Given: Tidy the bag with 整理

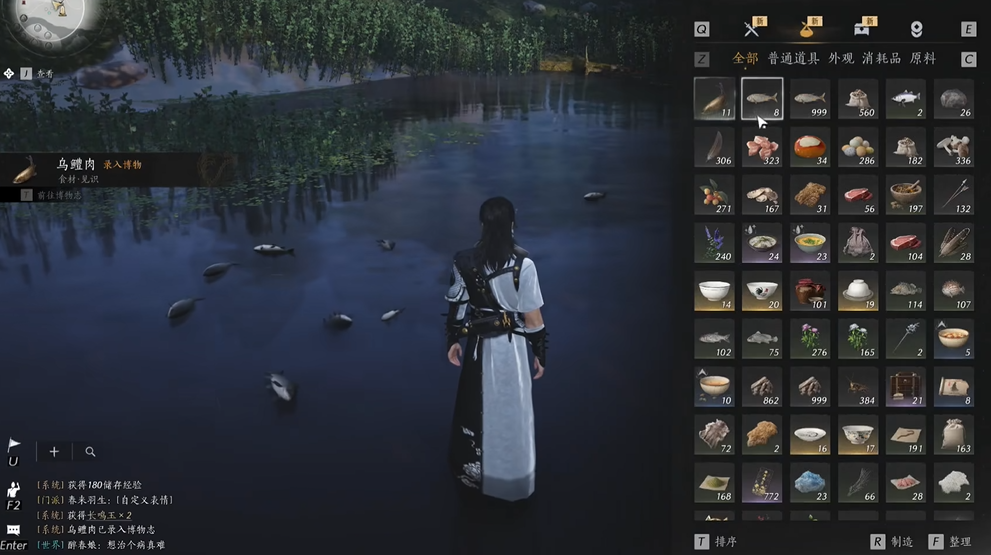Looking at the screenshot, I should pyautogui.click(x=959, y=541).
